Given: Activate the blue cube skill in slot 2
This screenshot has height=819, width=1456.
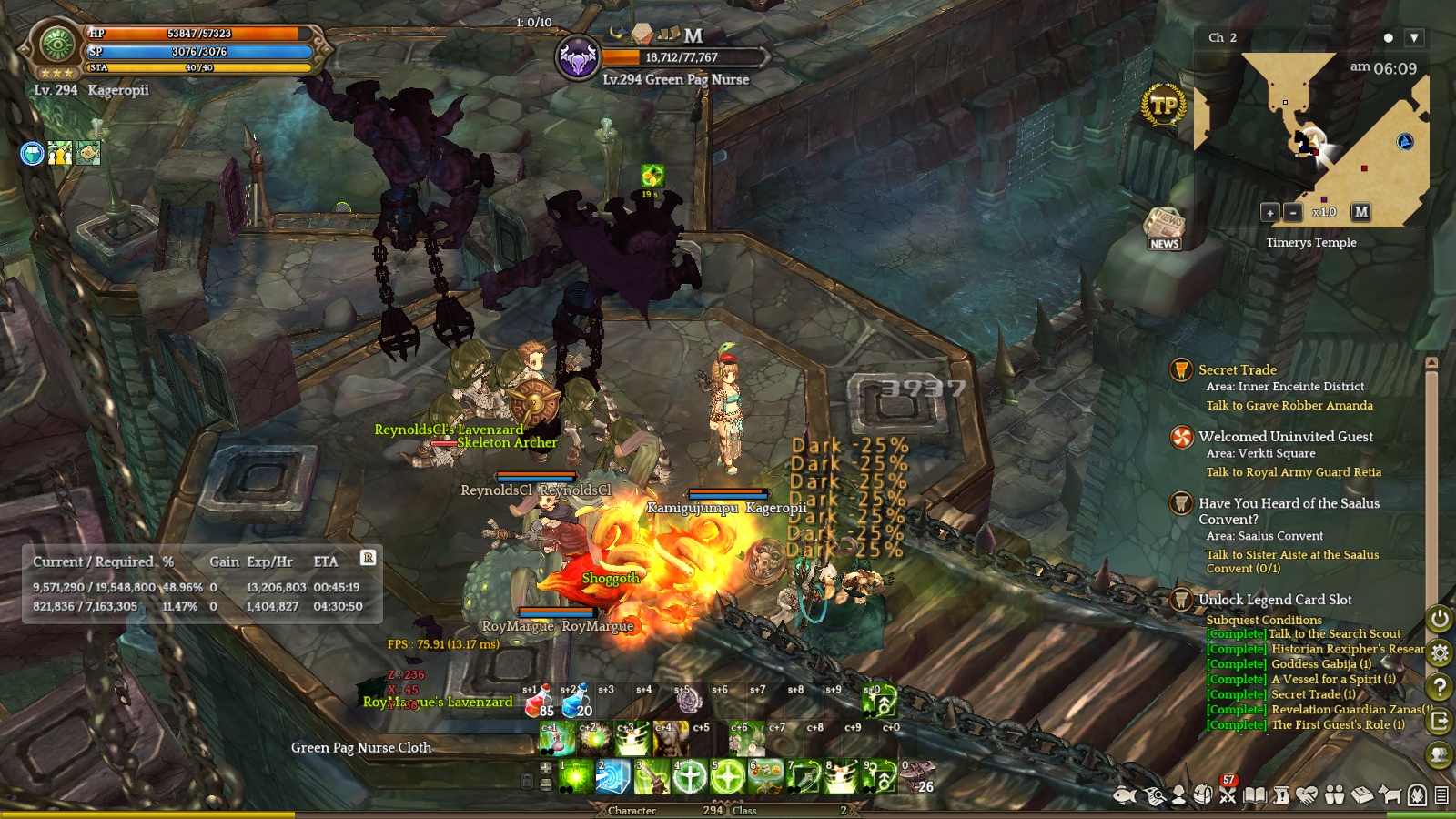Looking at the screenshot, I should (x=613, y=777).
